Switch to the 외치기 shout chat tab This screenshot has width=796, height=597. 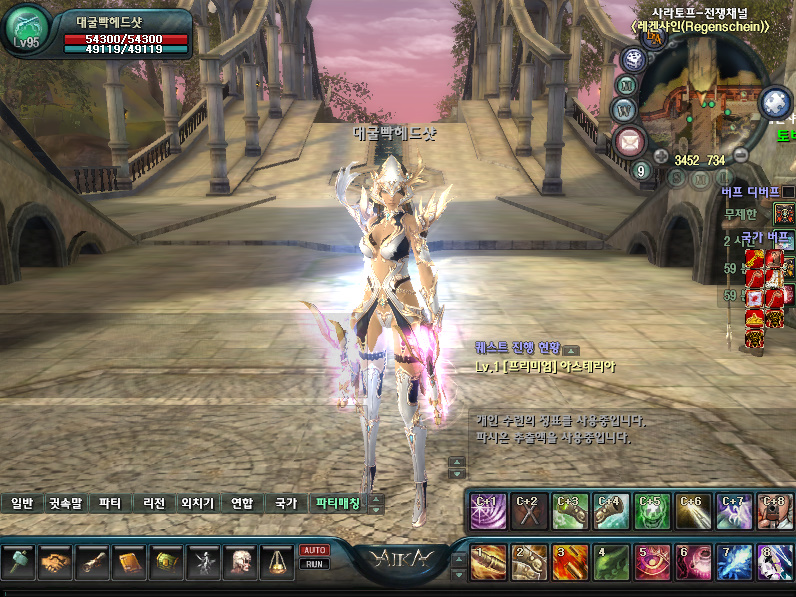point(197,504)
